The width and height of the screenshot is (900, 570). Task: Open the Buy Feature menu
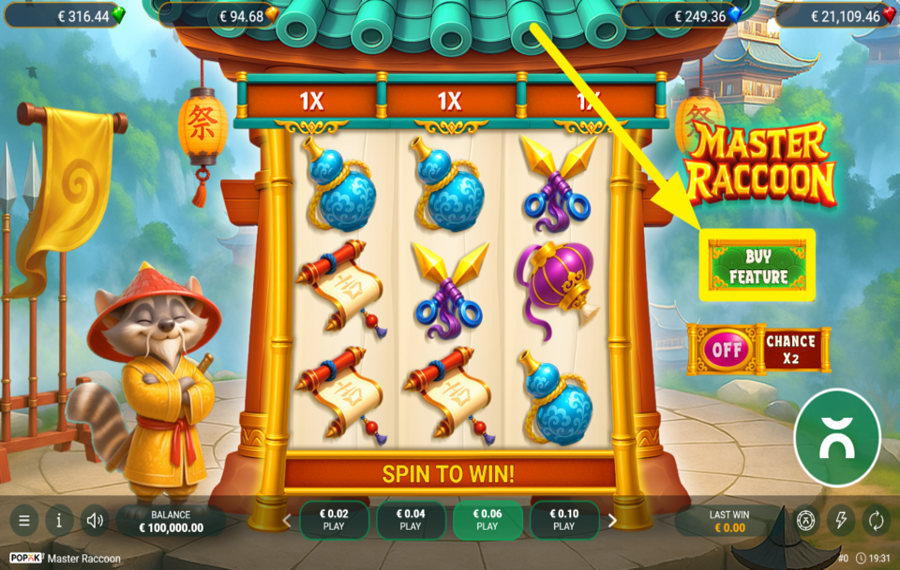click(x=758, y=265)
